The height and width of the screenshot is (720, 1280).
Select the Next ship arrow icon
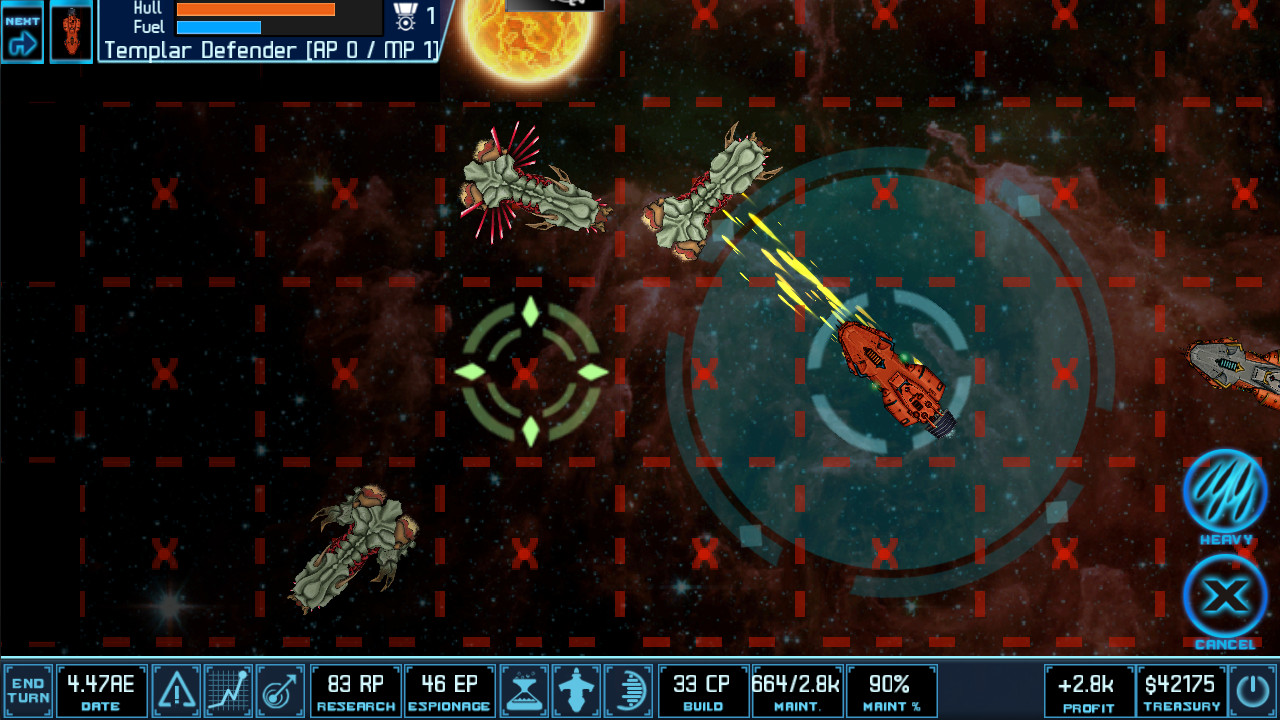coord(22,30)
